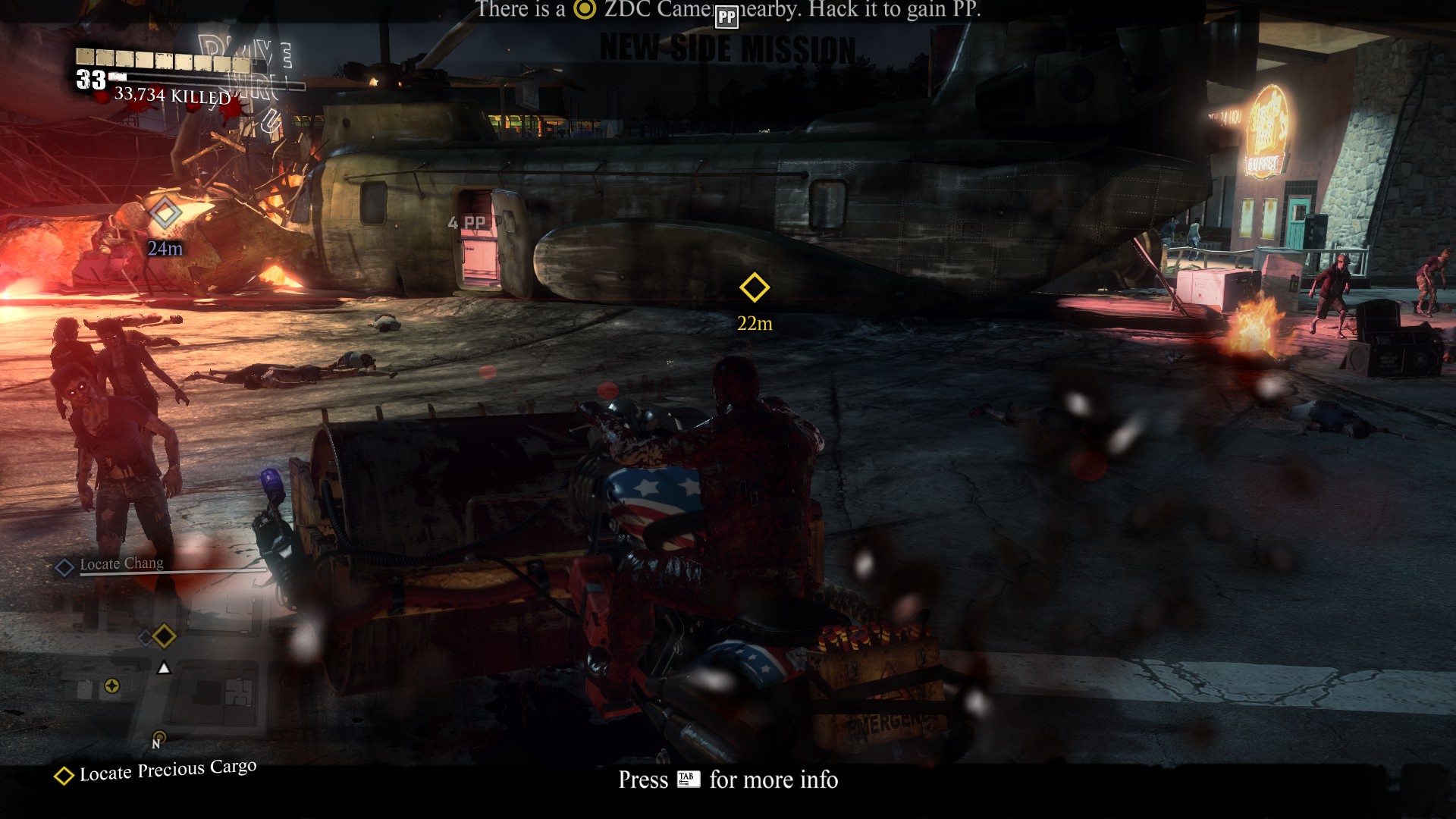1456x819 pixels.
Task: Click the white player arrow on minimap
Action: coord(164,668)
